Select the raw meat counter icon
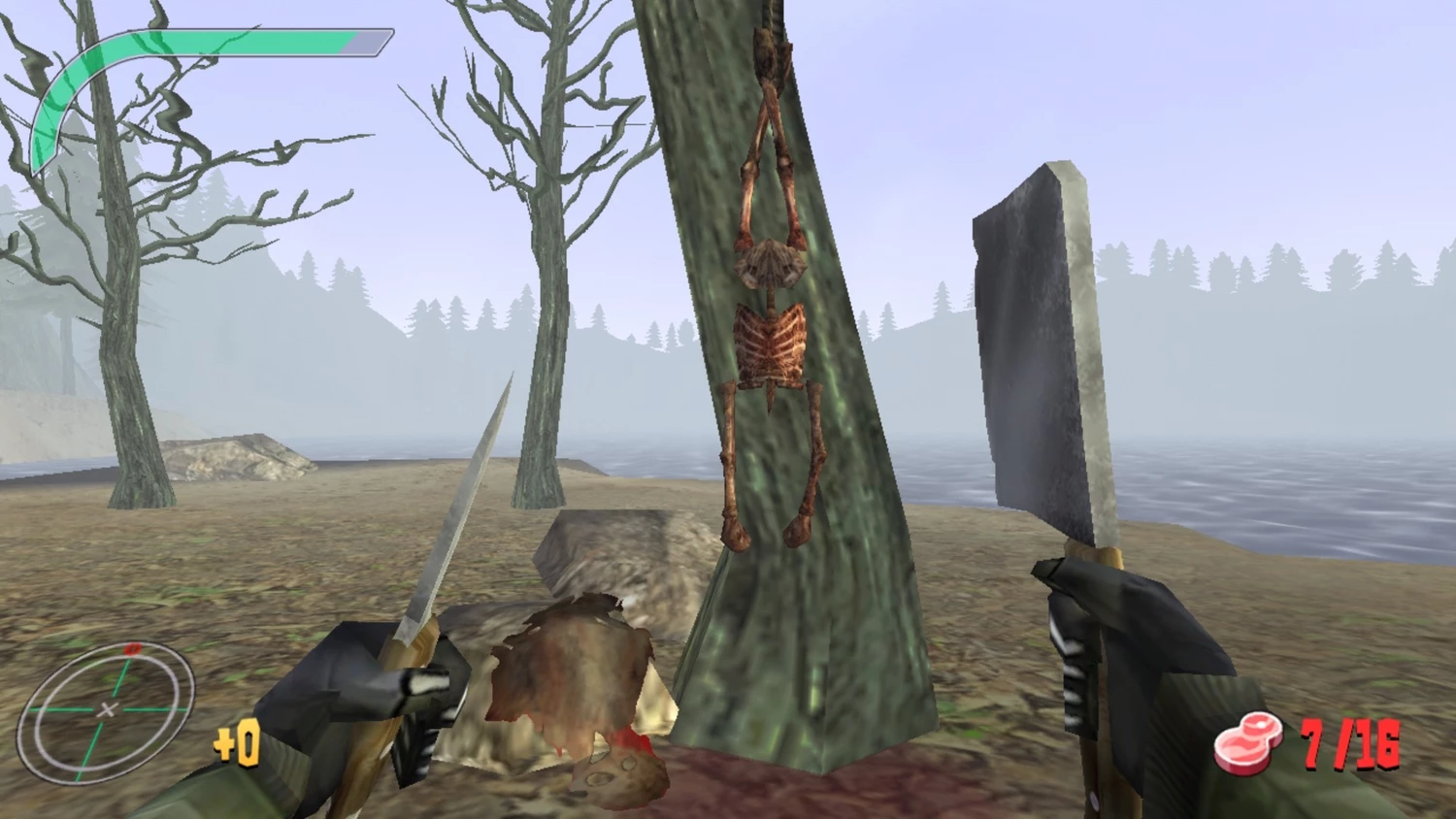This screenshot has height=819, width=1456. point(1247,743)
